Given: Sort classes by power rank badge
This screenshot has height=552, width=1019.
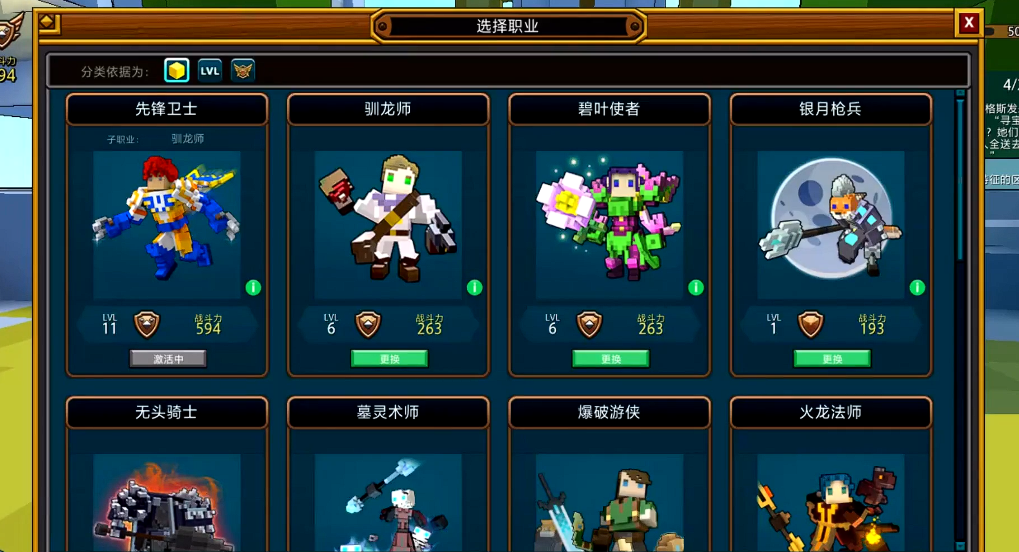Looking at the screenshot, I should [243, 70].
